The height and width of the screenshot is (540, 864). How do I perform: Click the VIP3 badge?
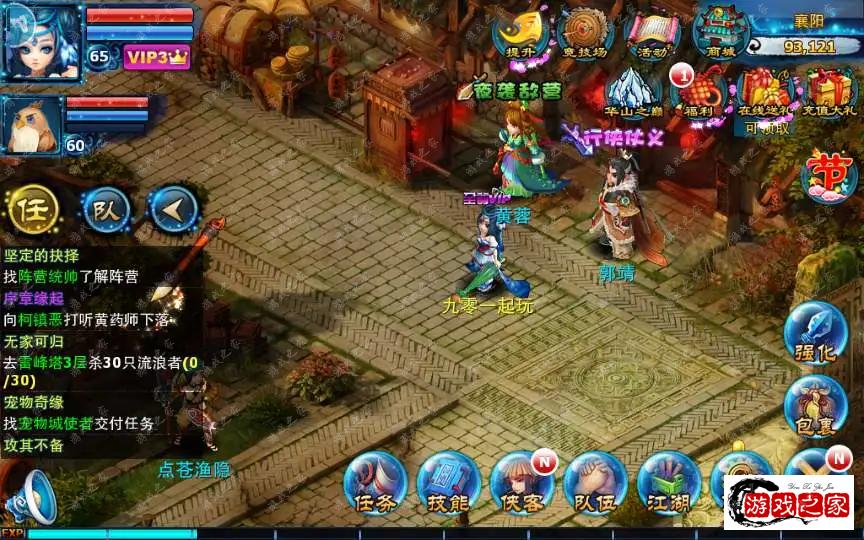(157, 57)
